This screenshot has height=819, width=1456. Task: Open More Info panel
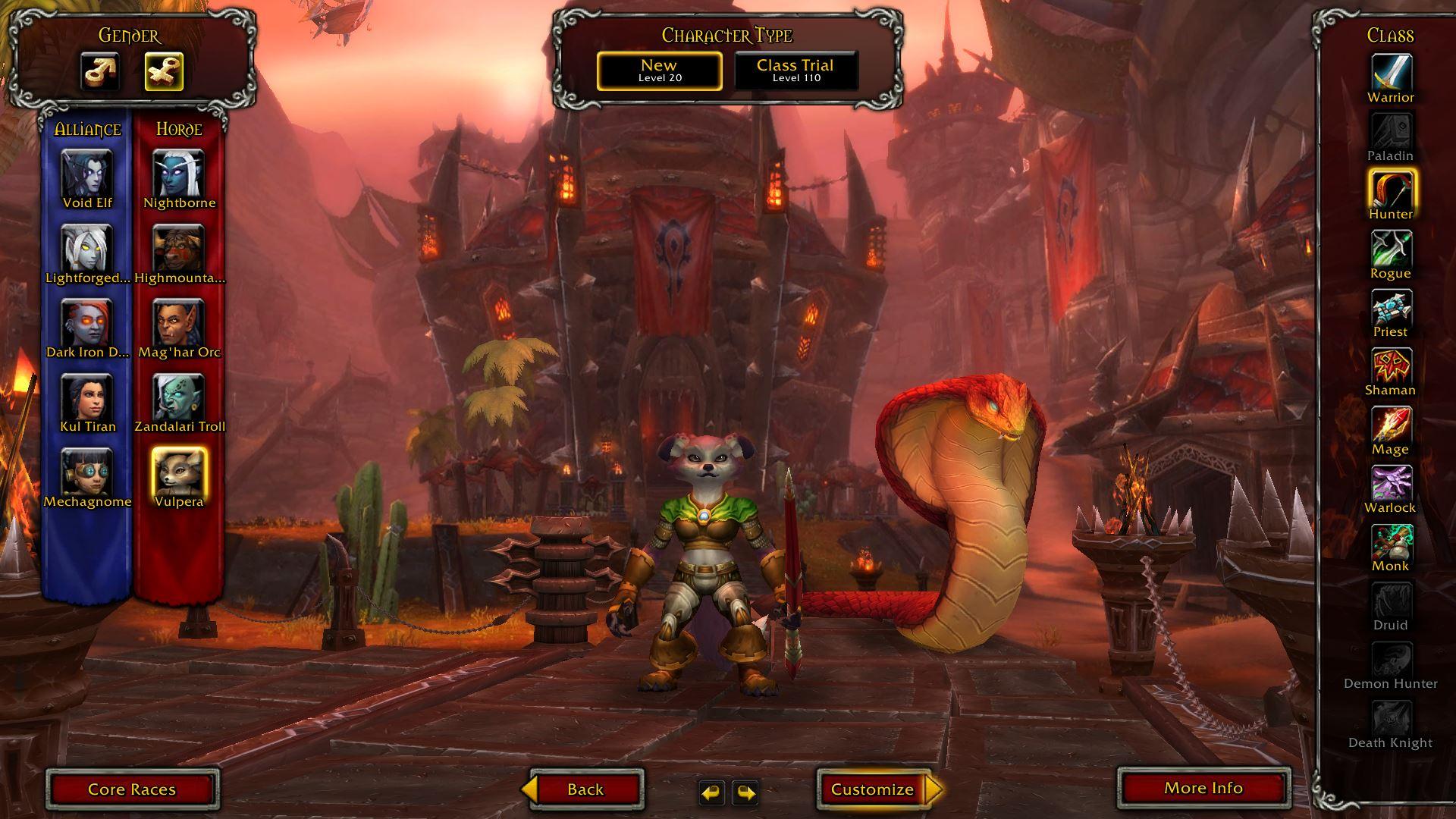[1203, 789]
